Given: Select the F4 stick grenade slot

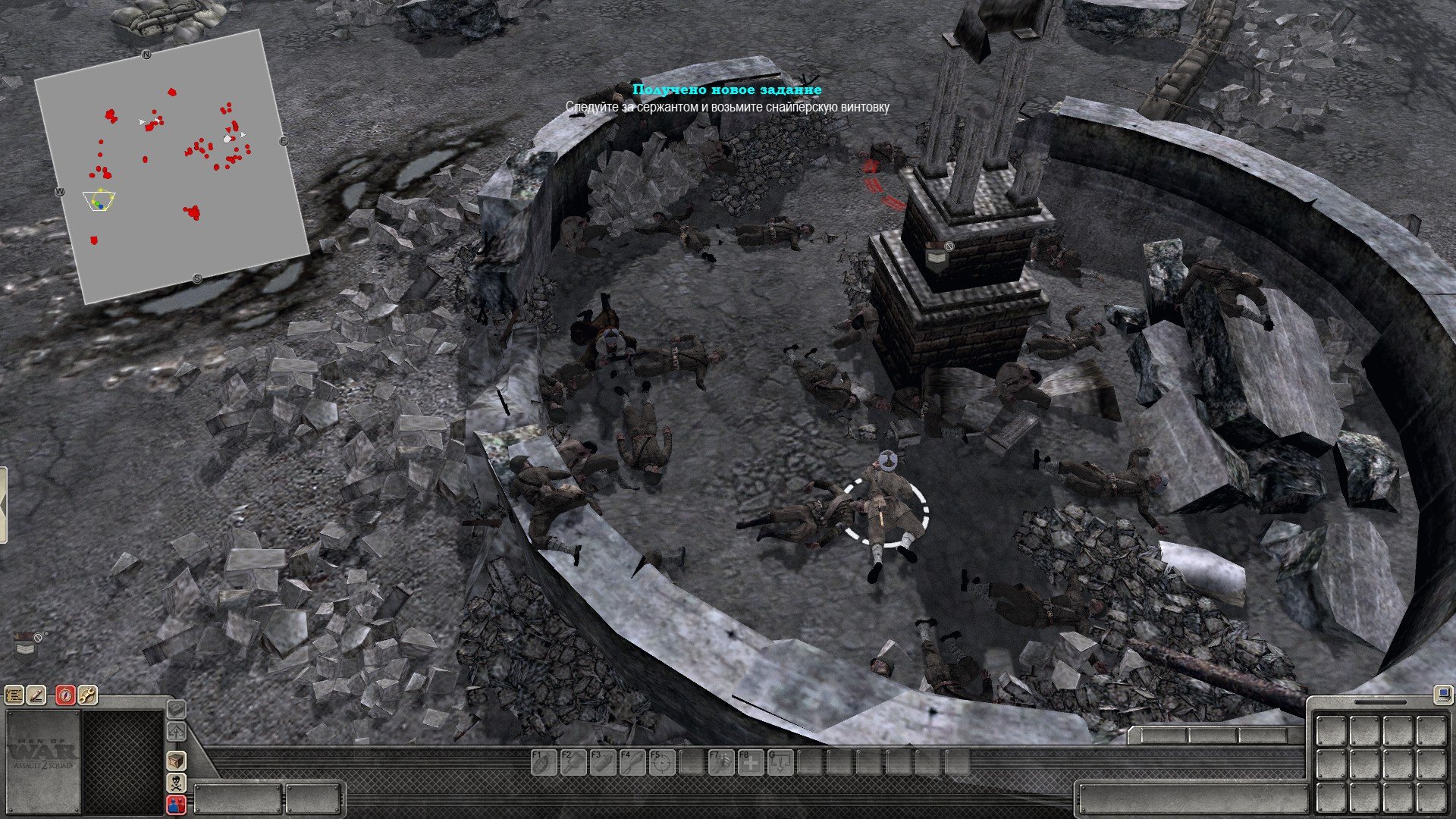Looking at the screenshot, I should [631, 762].
